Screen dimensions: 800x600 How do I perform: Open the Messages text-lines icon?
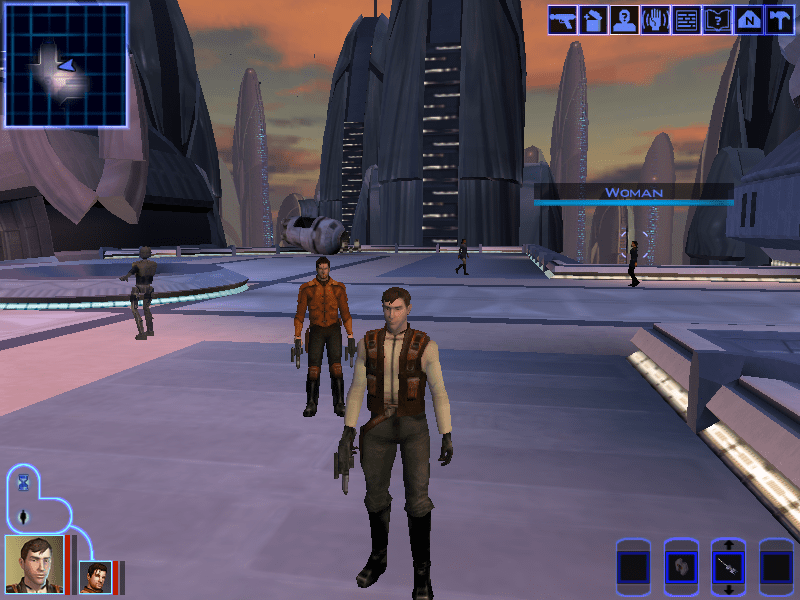(686, 20)
